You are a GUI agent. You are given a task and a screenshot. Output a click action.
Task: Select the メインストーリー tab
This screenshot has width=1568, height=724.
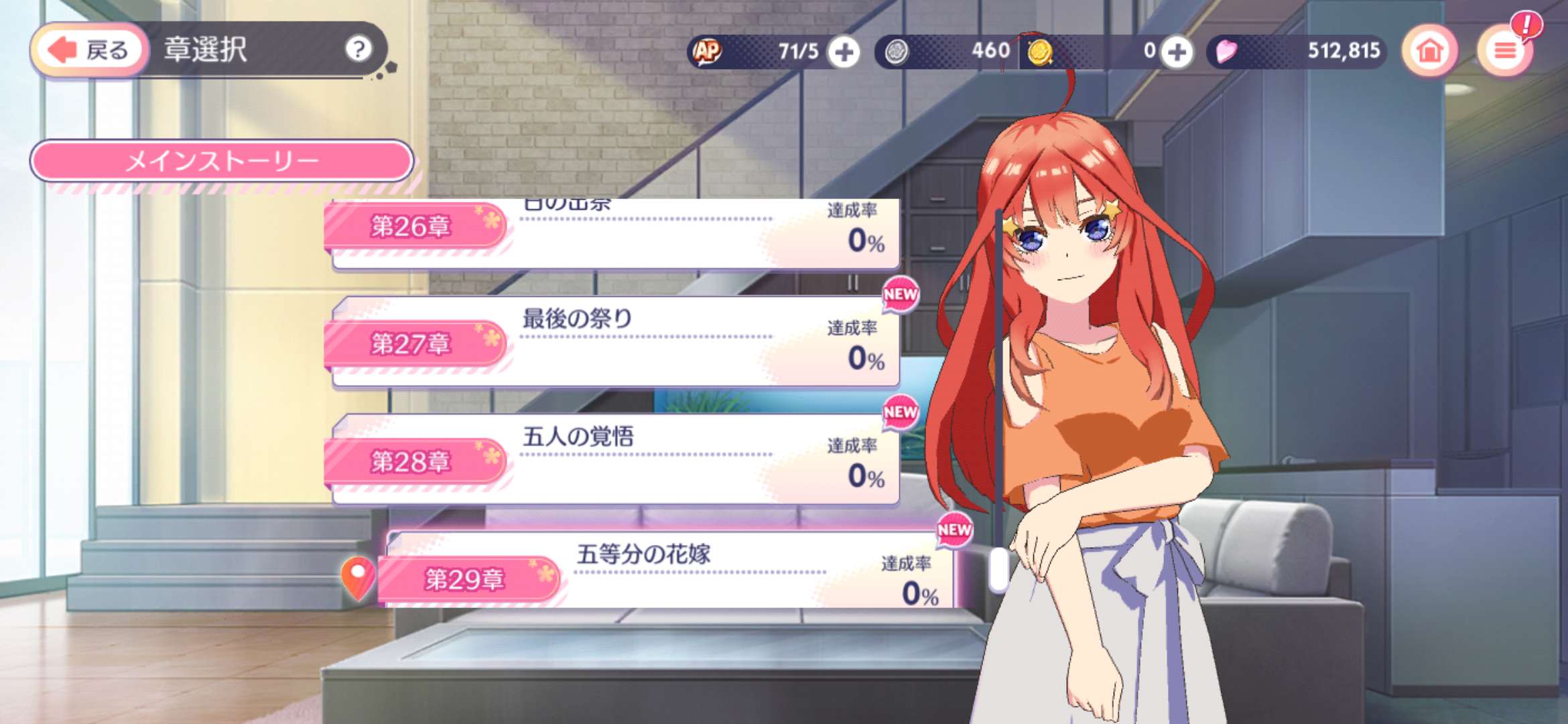click(222, 161)
